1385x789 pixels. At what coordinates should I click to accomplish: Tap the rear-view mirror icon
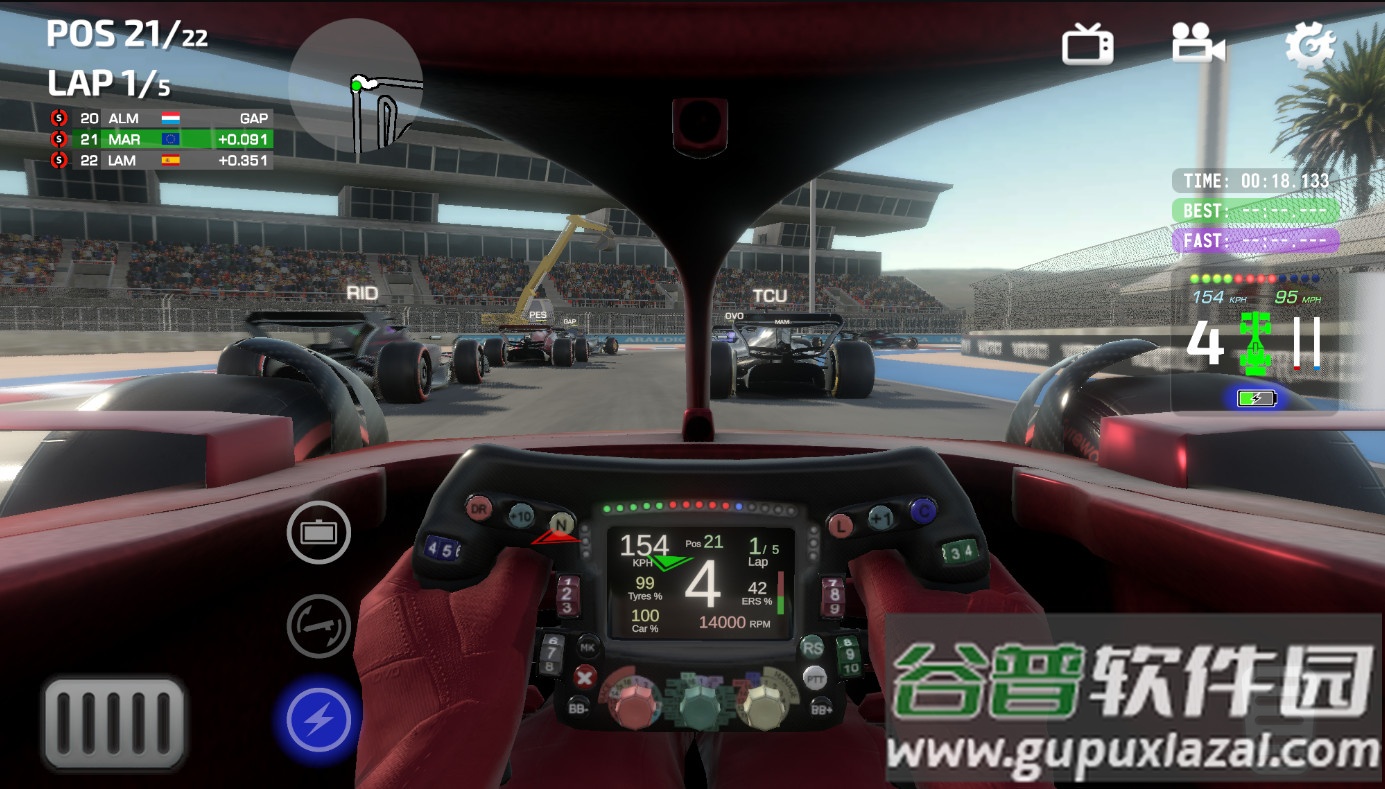click(318, 533)
